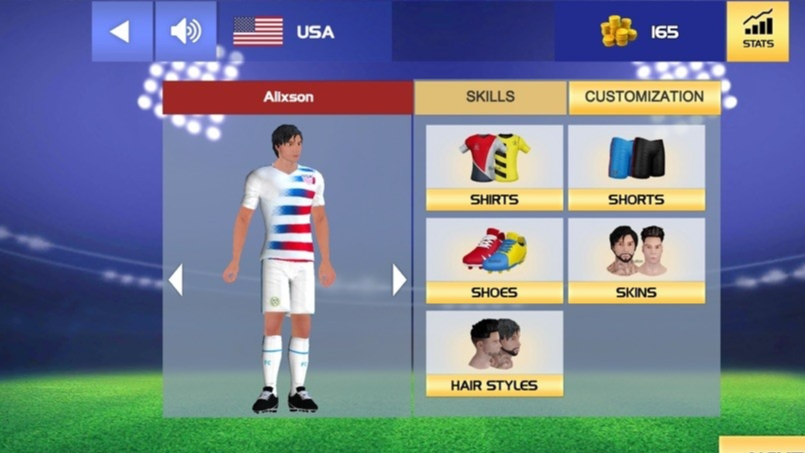The height and width of the screenshot is (453, 805).
Task: Open the Shirts category
Action: click(x=494, y=167)
